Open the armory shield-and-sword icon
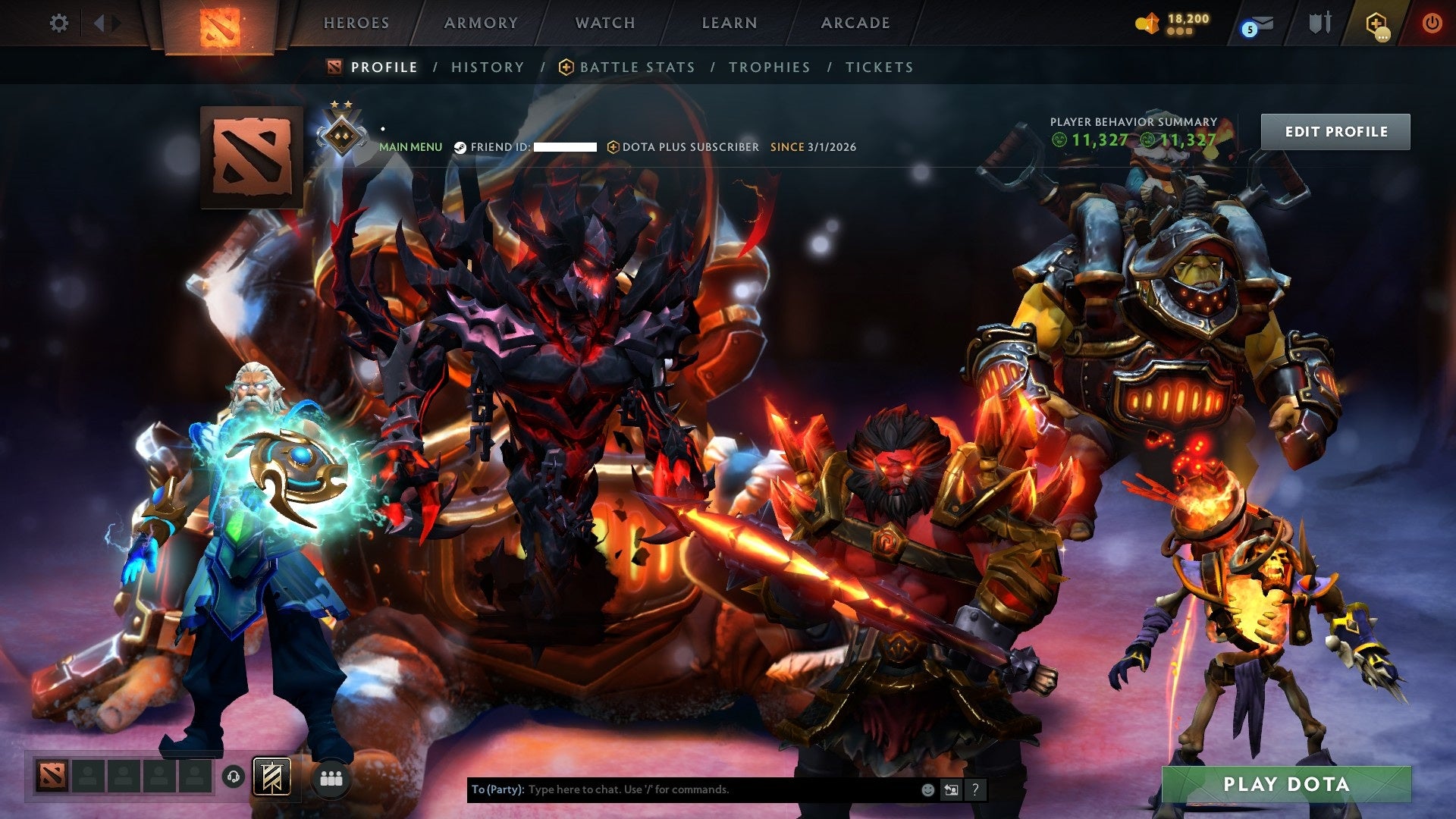The width and height of the screenshot is (1456, 819). 1321,23
